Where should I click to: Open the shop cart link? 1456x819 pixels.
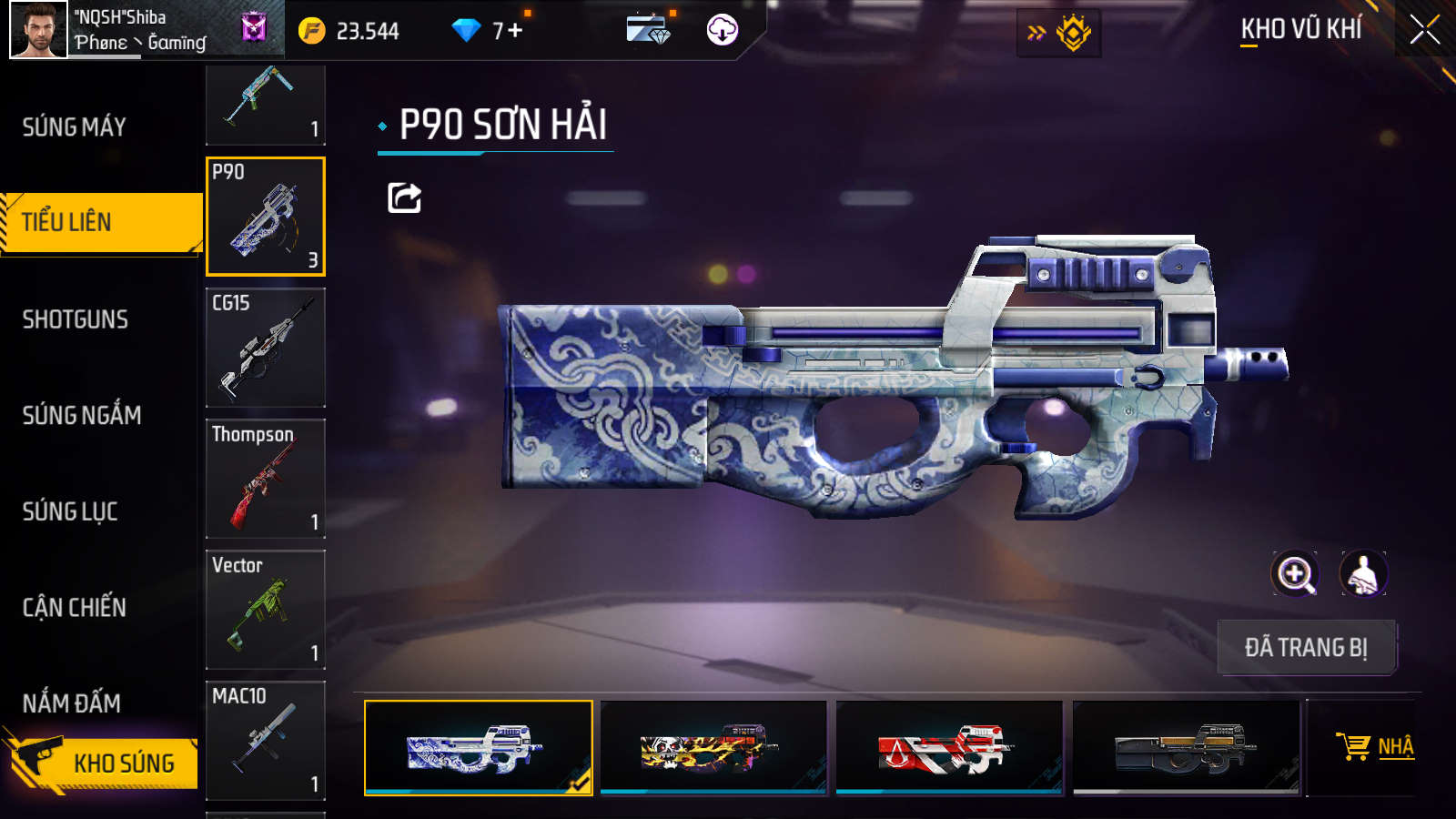[1375, 747]
